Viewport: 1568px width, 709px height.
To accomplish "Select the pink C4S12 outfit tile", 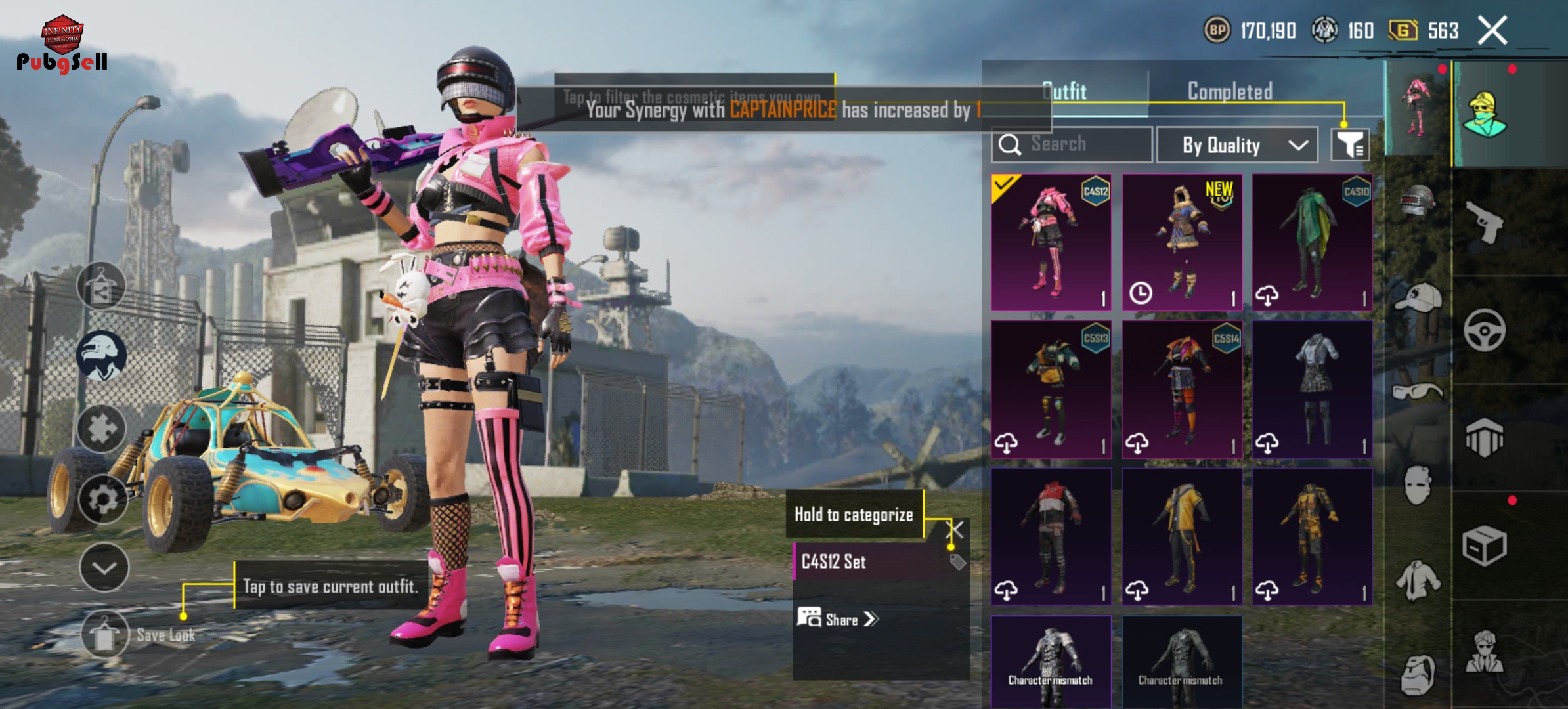I will (x=1051, y=242).
